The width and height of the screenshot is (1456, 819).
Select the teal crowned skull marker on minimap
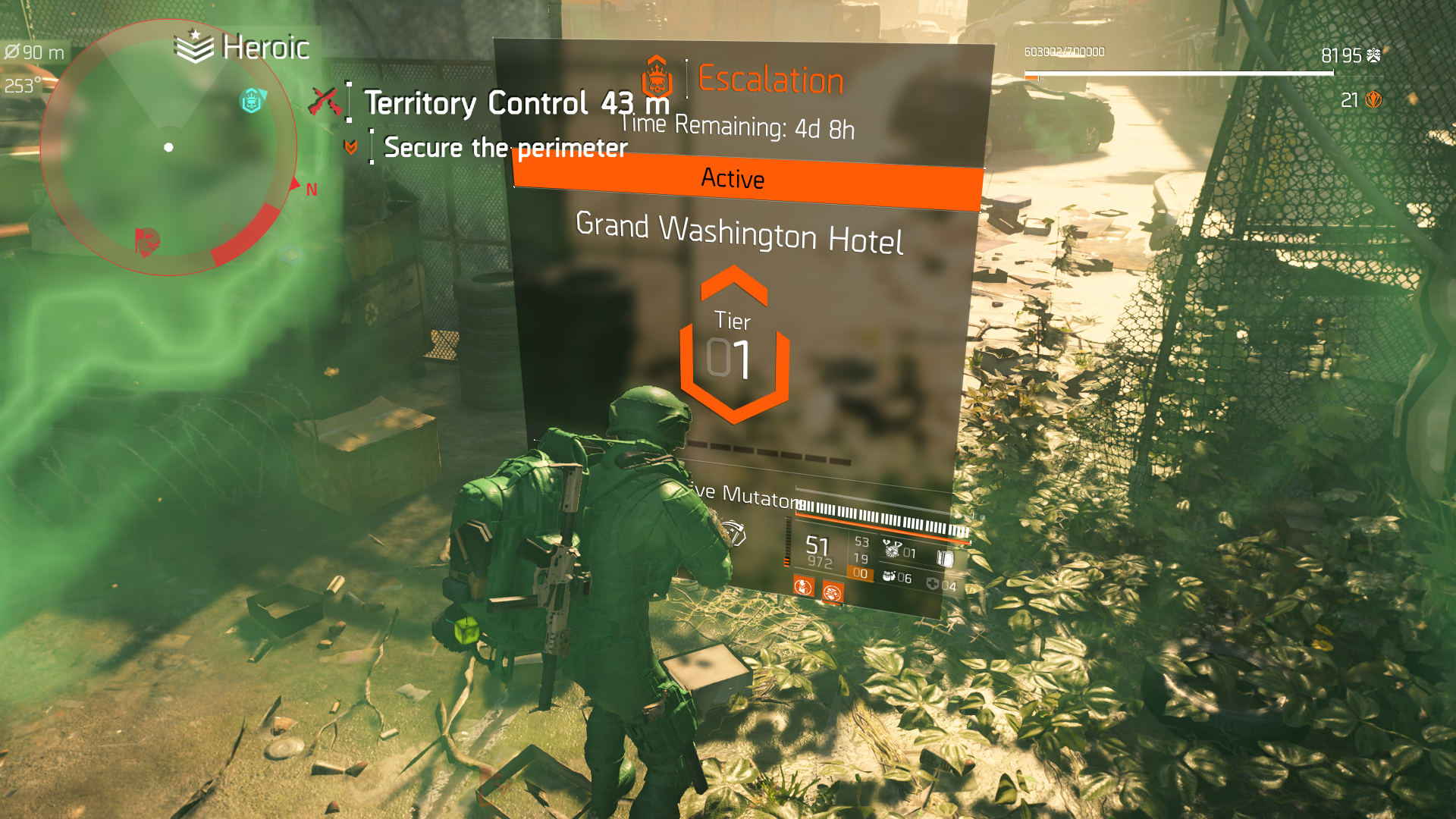(252, 101)
